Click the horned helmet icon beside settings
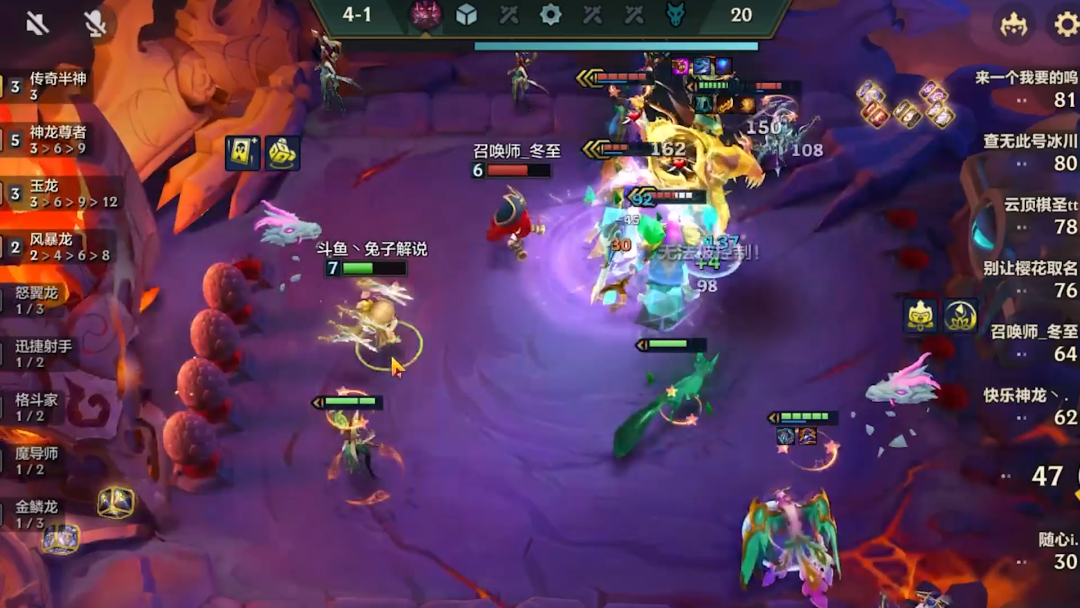 click(1014, 23)
